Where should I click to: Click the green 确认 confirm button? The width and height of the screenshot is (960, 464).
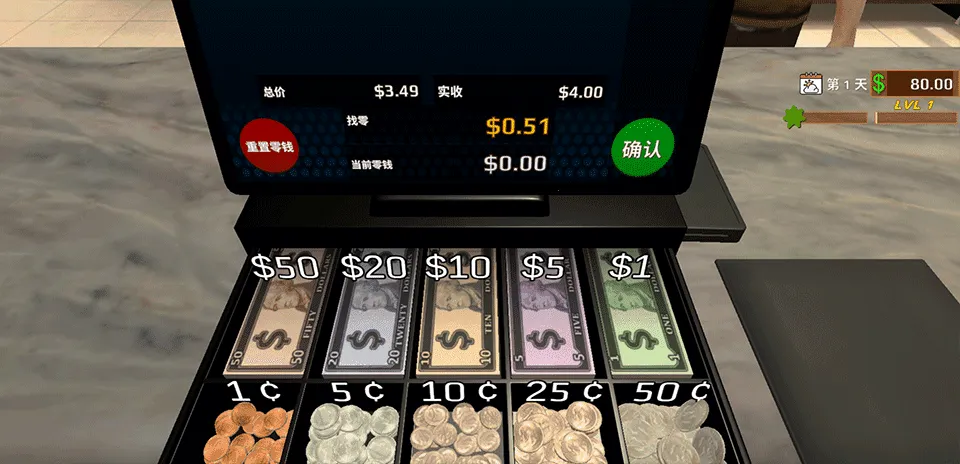[642, 150]
